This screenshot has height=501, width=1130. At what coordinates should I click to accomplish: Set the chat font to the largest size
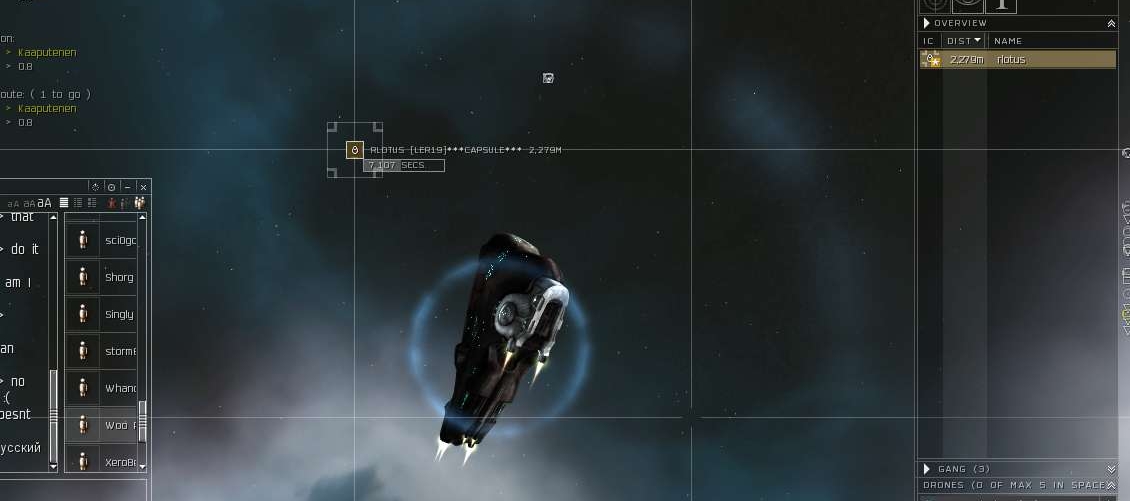[x=45, y=203]
